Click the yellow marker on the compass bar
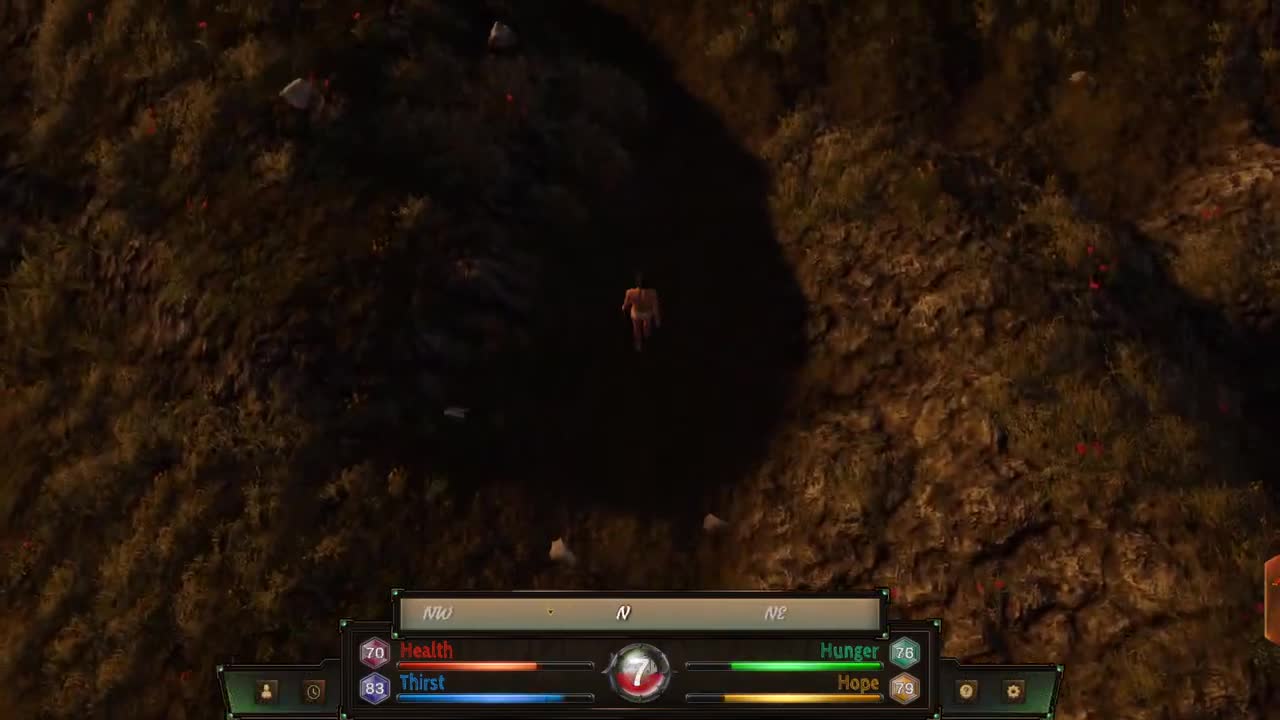The width and height of the screenshot is (1280, 720). pos(550,612)
